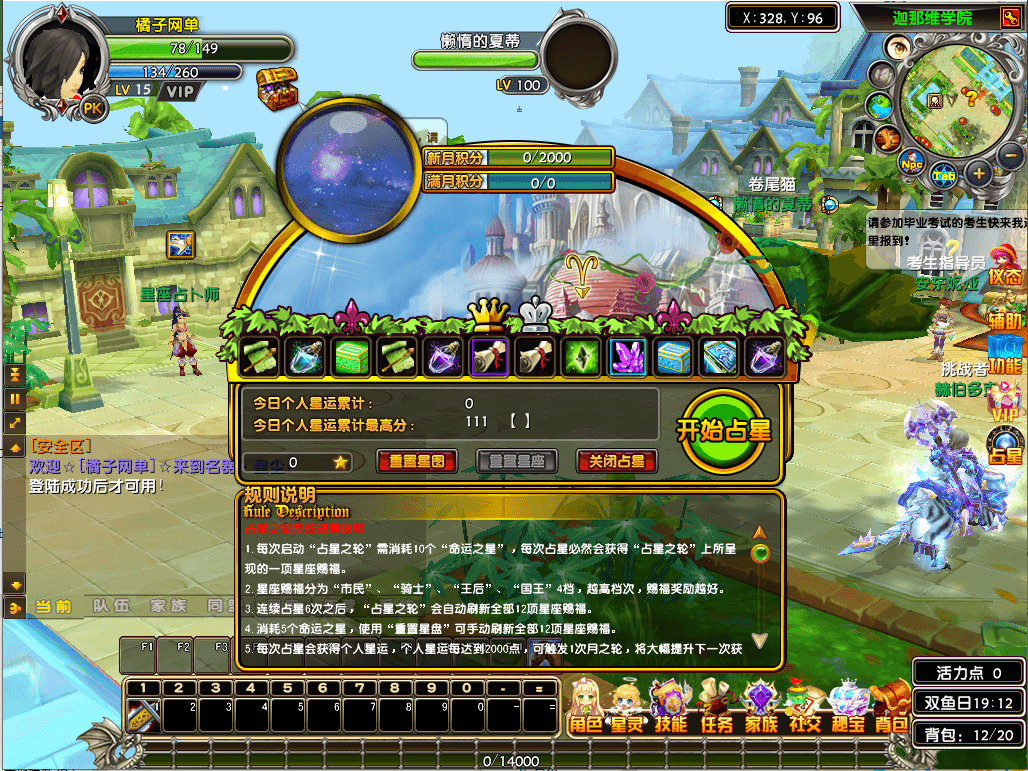
Task: Open settings via the red wrench icon
Action: pos(1008,18)
